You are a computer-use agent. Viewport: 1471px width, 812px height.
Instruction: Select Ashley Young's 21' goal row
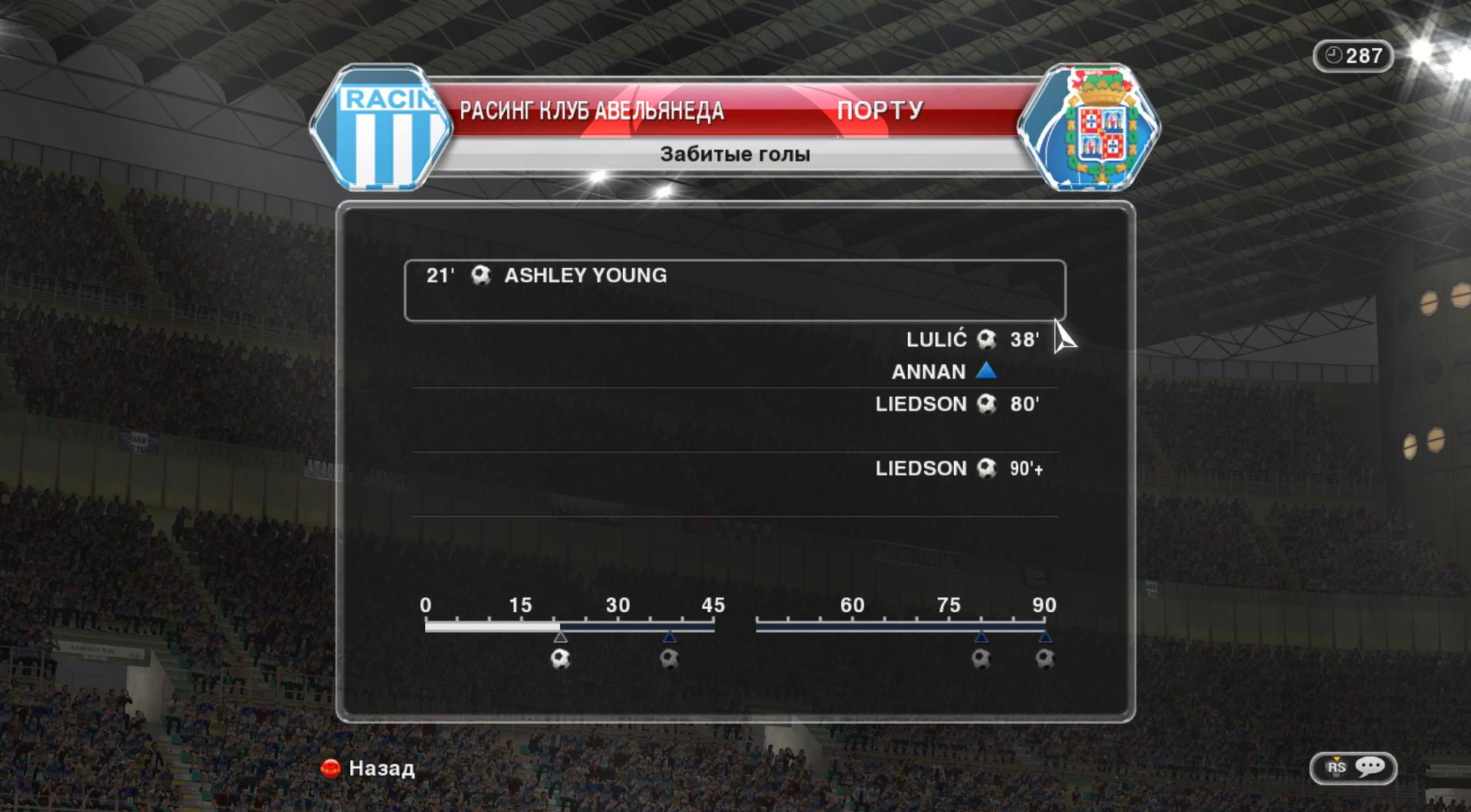coord(734,290)
